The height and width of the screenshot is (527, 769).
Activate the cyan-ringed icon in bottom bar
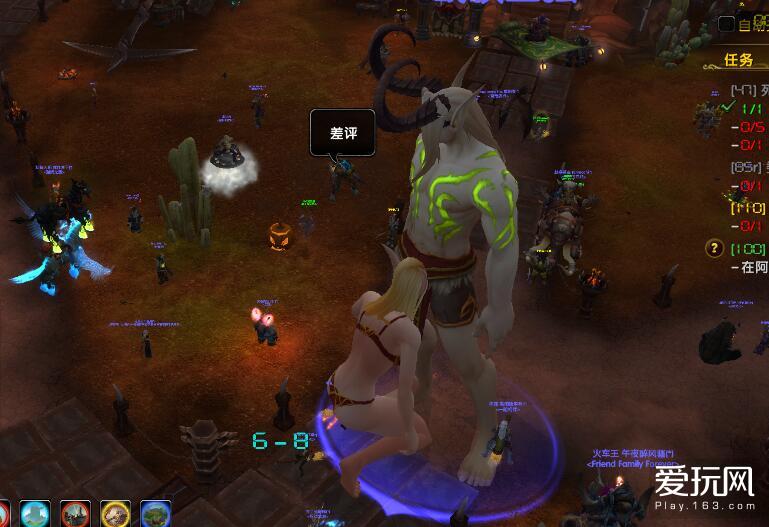(x=36, y=515)
